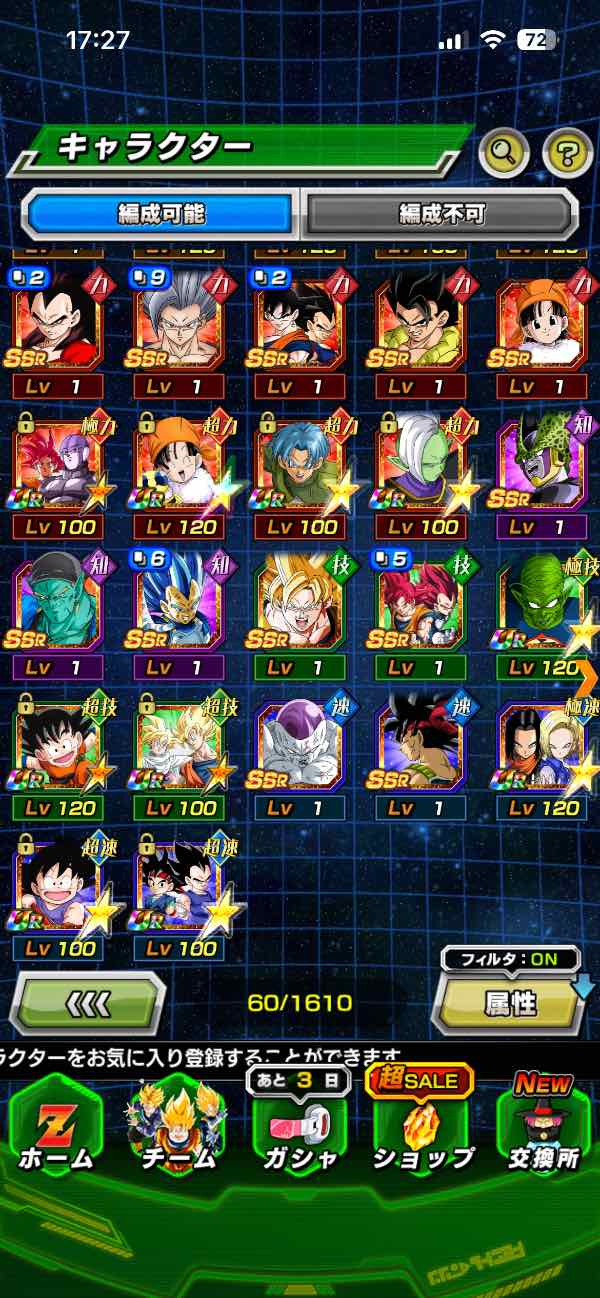Select the white Frieza SSR card
The height and width of the screenshot is (1298, 600).
click(299, 743)
